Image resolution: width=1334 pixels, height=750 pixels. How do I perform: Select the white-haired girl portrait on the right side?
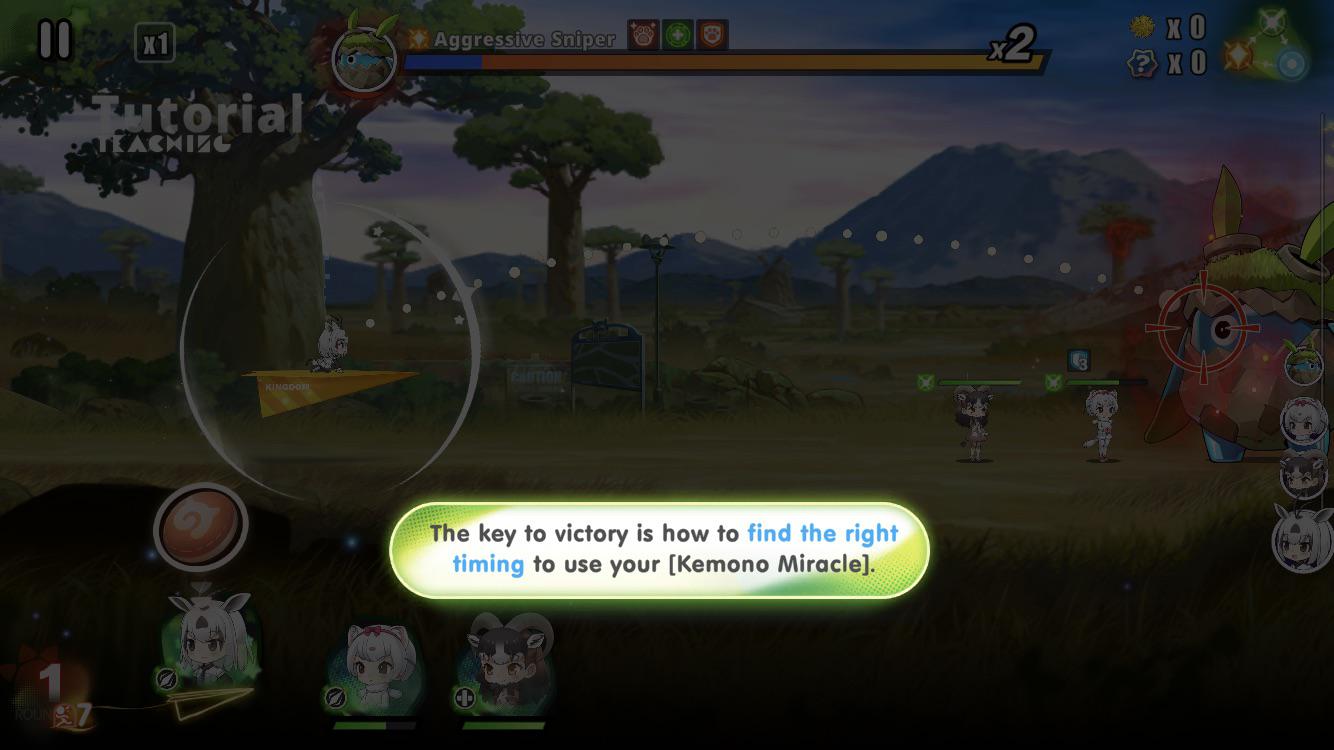point(1303,420)
